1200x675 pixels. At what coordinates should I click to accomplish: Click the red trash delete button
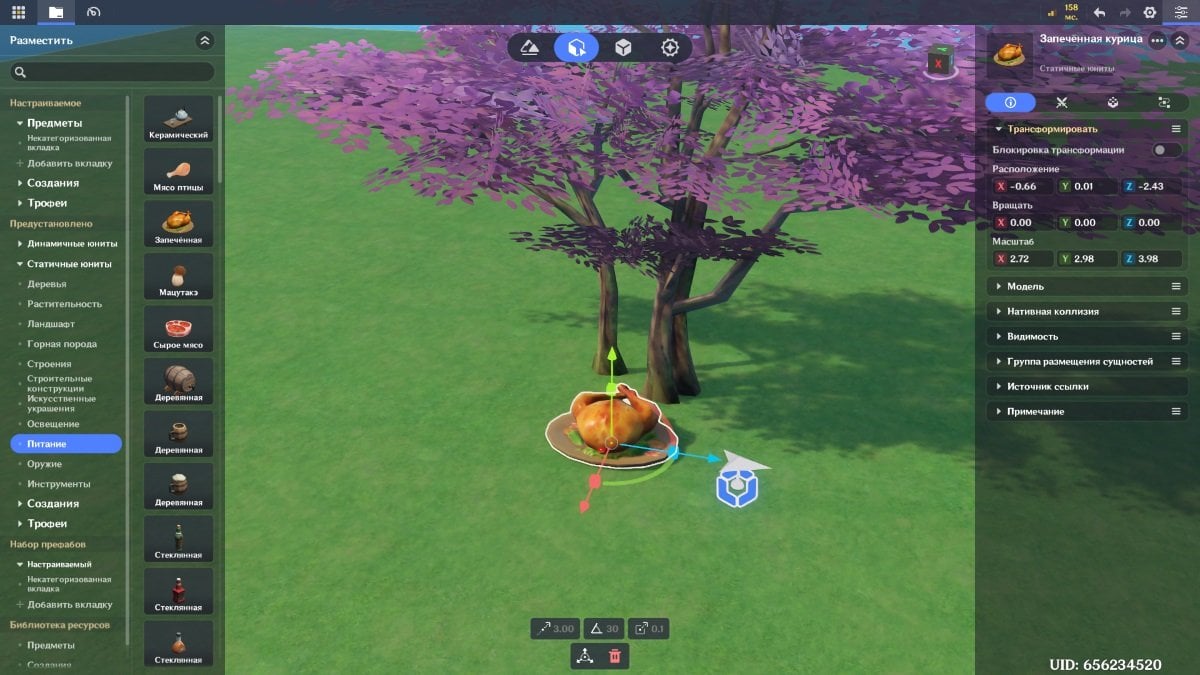tap(615, 656)
